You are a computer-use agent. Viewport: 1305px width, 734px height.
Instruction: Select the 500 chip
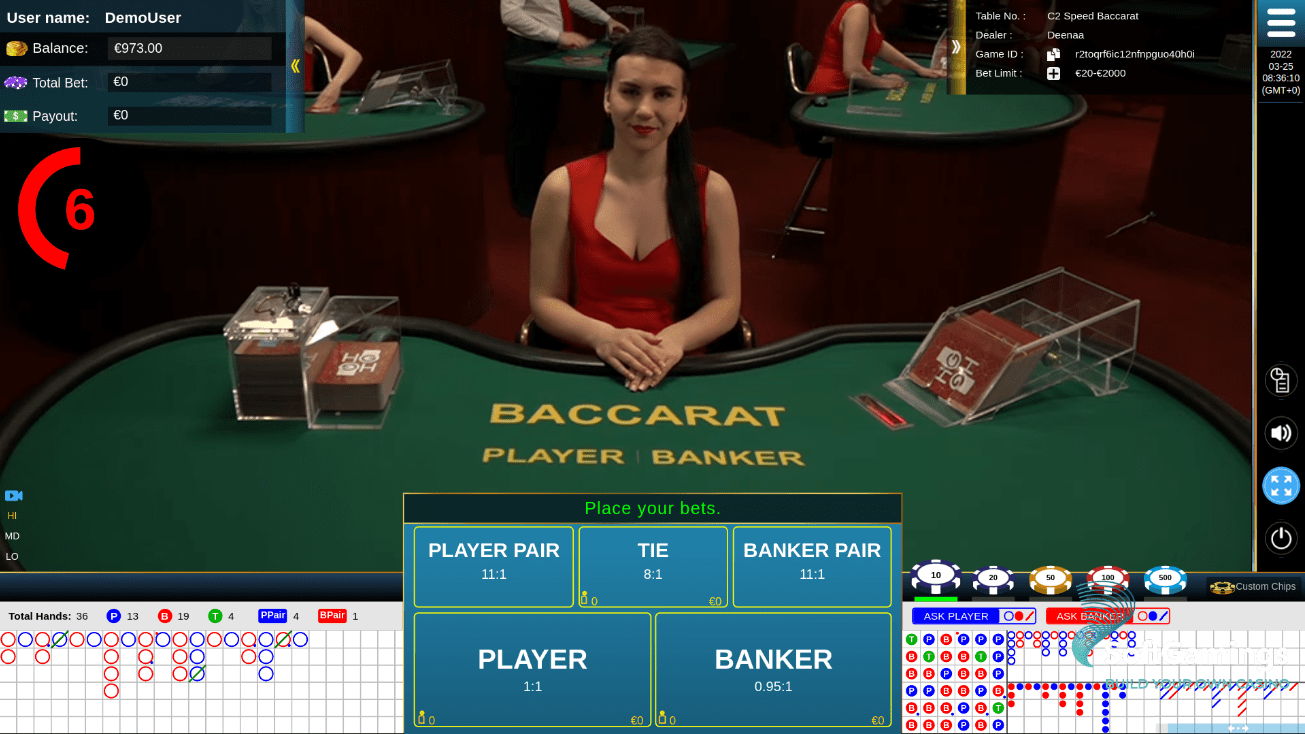(x=1165, y=578)
